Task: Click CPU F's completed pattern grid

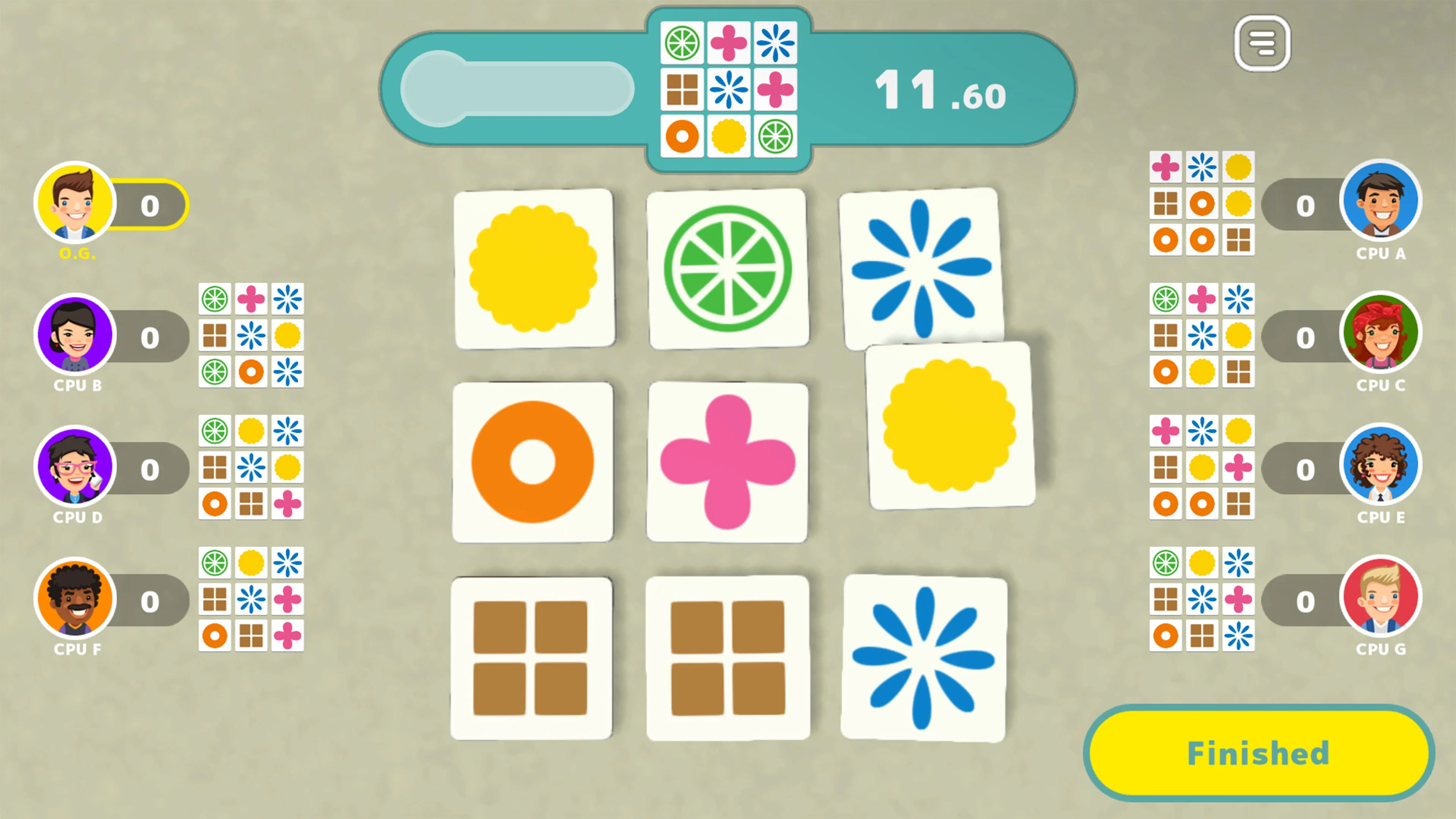Action: [x=251, y=601]
